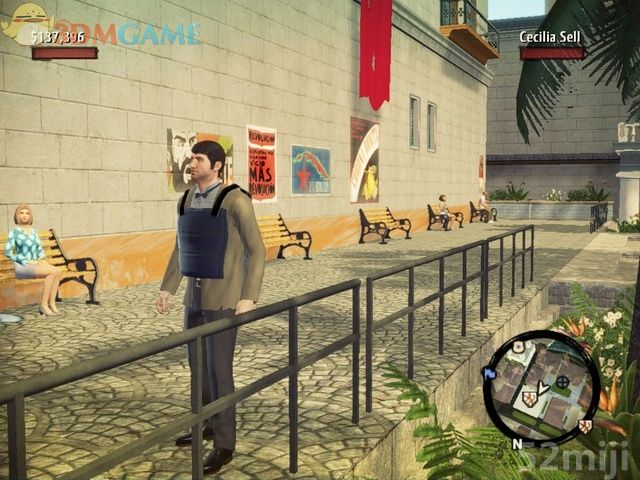Image resolution: width=640 pixels, height=480 pixels.
Task: Click the white player arrow on minimap
Action: pyautogui.click(x=542, y=388)
